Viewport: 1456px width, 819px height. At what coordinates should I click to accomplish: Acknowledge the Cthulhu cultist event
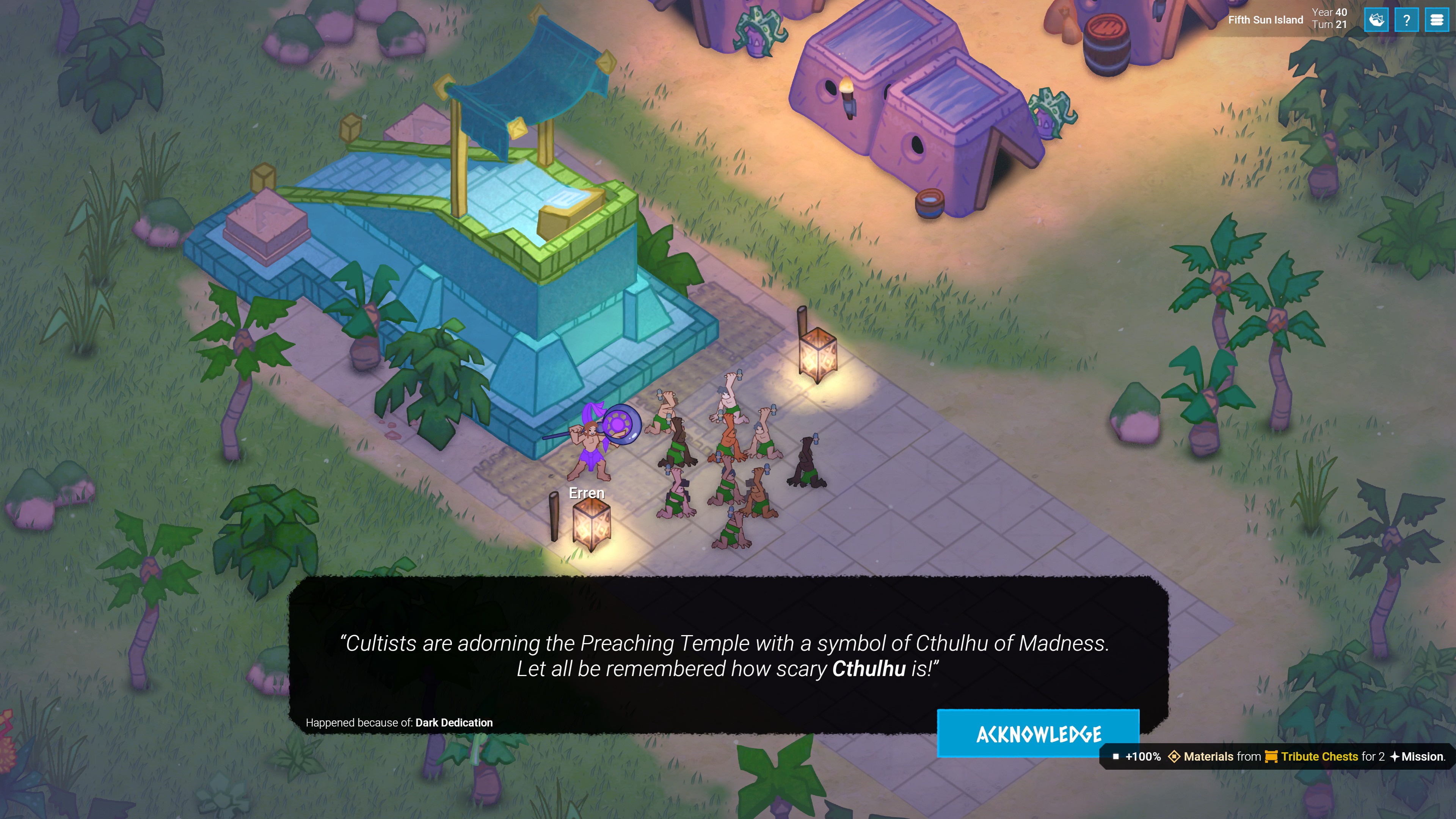pyautogui.click(x=1038, y=733)
